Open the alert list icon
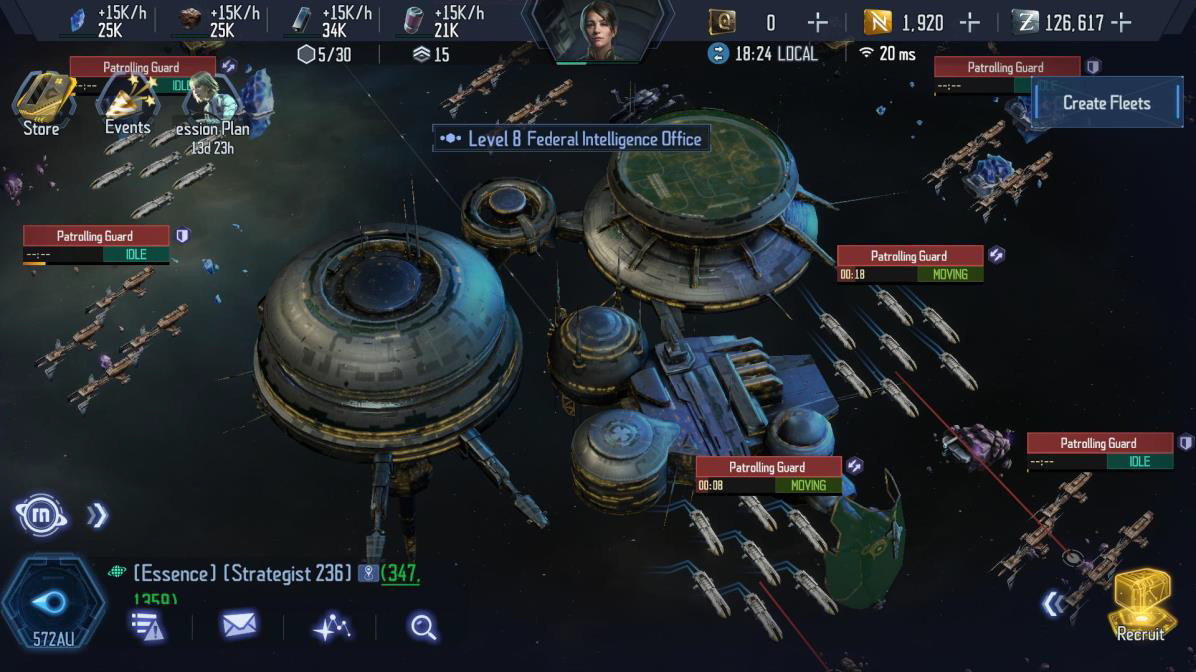This screenshot has height=672, width=1196. point(147,626)
